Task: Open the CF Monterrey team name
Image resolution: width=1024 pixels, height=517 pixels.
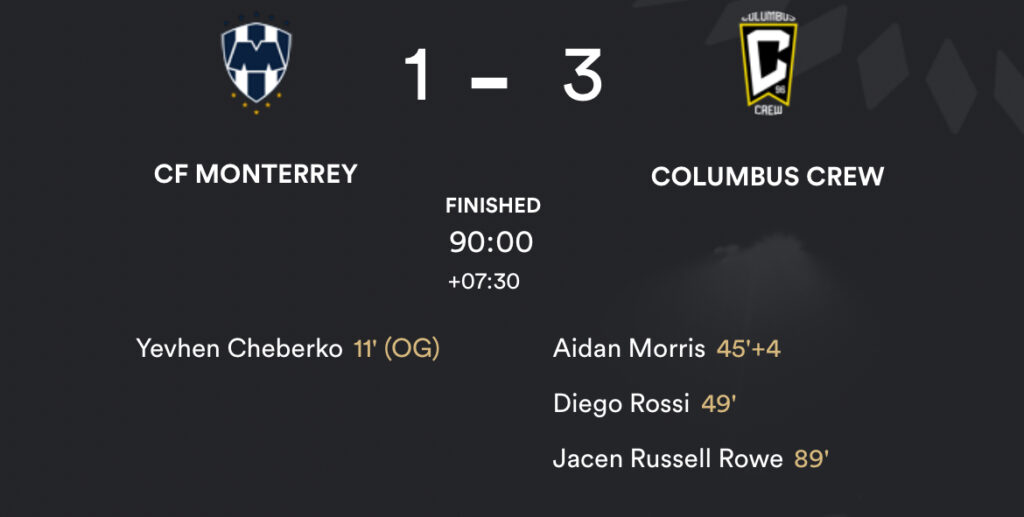Action: (256, 174)
